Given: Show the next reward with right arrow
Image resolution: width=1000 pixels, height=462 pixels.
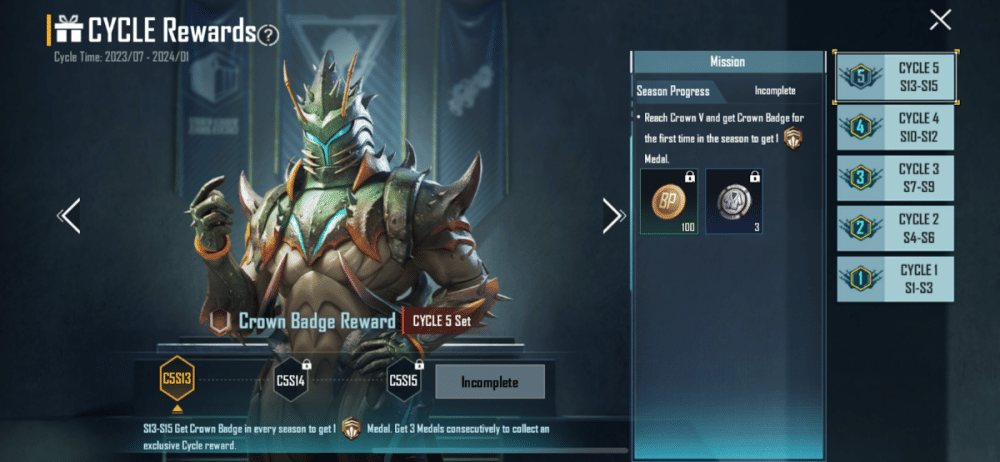Looking at the screenshot, I should [613, 215].
